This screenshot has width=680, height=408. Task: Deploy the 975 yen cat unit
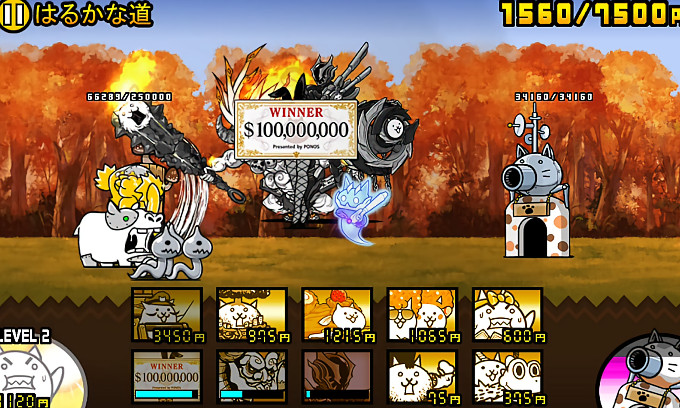pyautogui.click(x=252, y=315)
